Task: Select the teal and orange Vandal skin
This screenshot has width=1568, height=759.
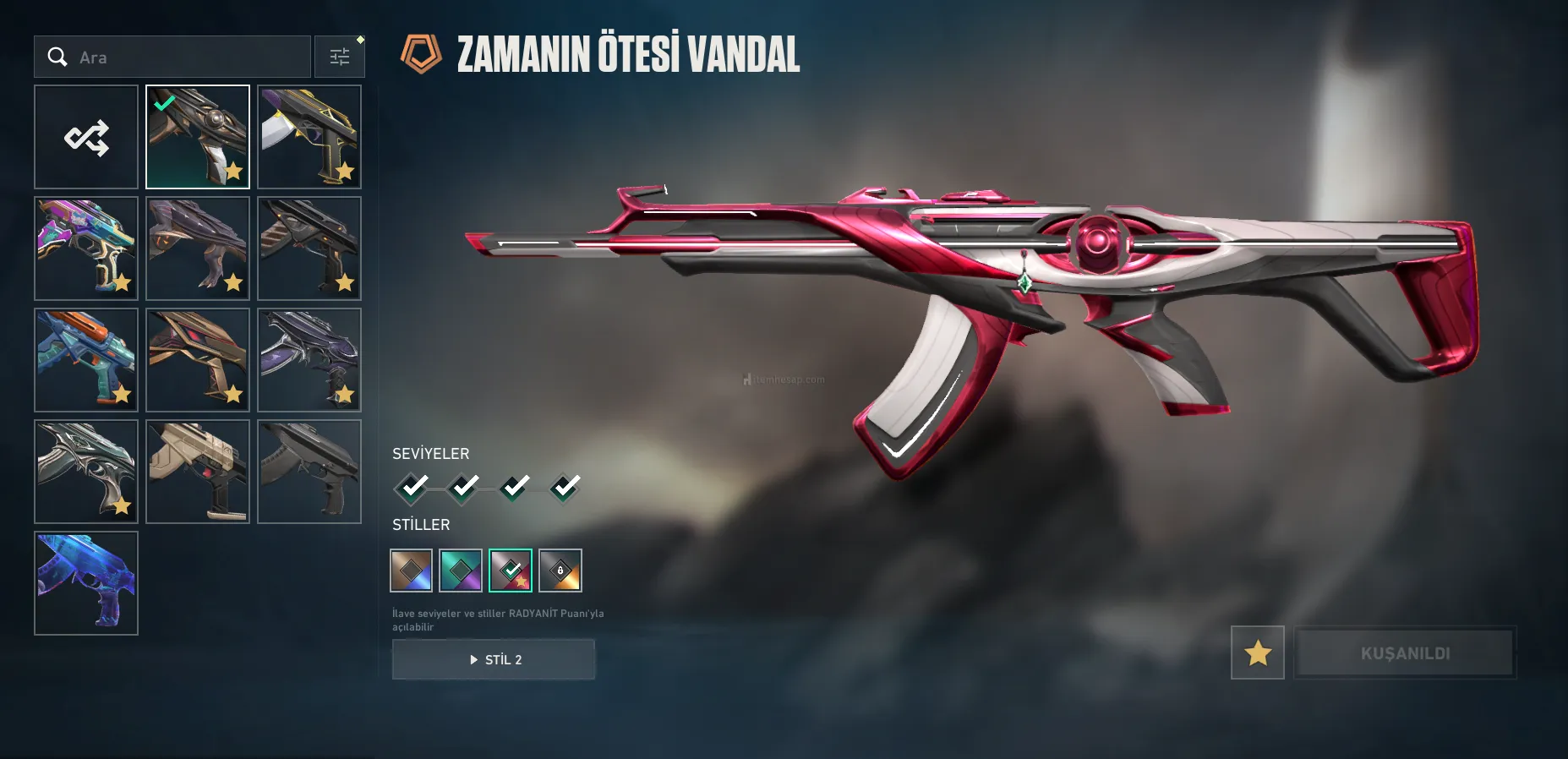Action: coord(86,360)
